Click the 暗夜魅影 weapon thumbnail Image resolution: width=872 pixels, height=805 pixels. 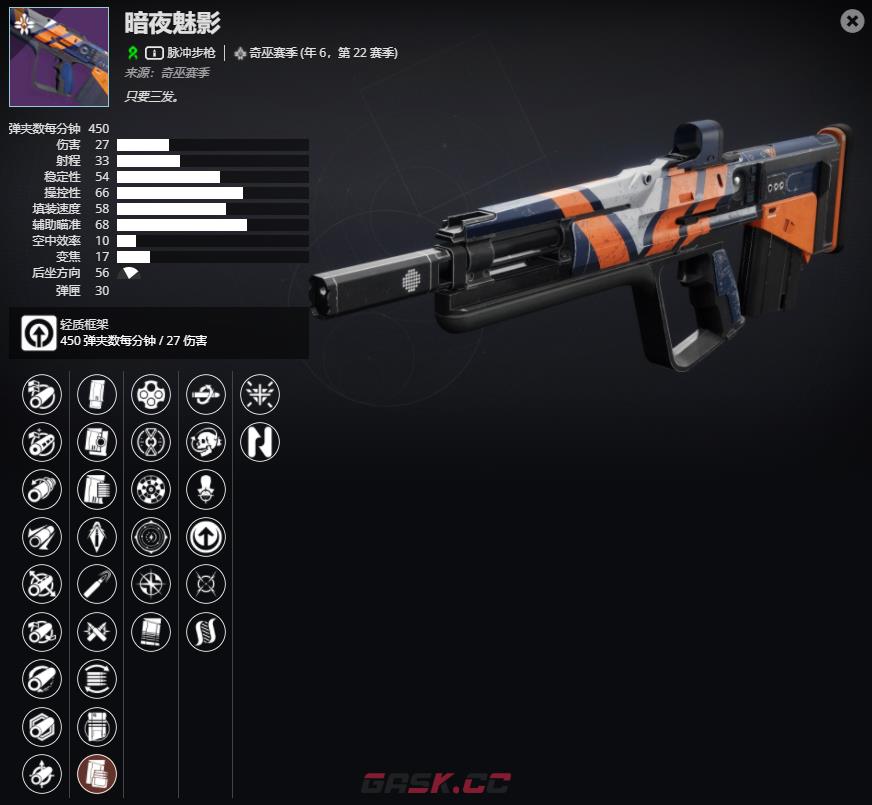point(59,57)
